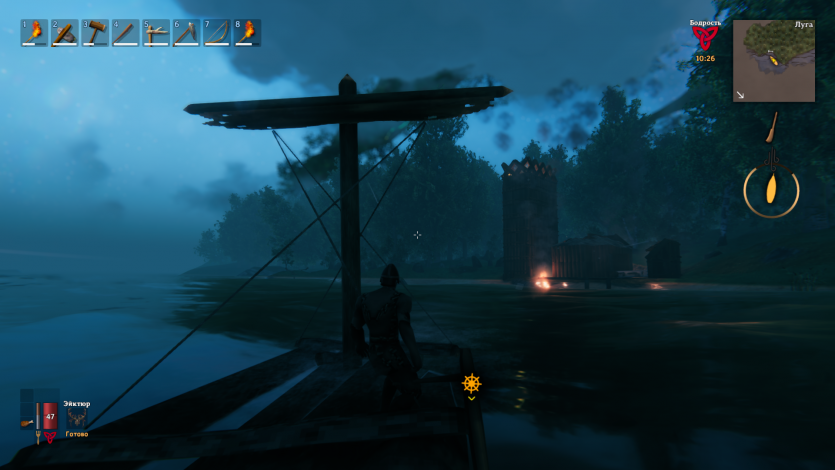Viewport: 835px width, 470px height.
Task: Click the ship steering wheel icon
Action: (x=471, y=383)
